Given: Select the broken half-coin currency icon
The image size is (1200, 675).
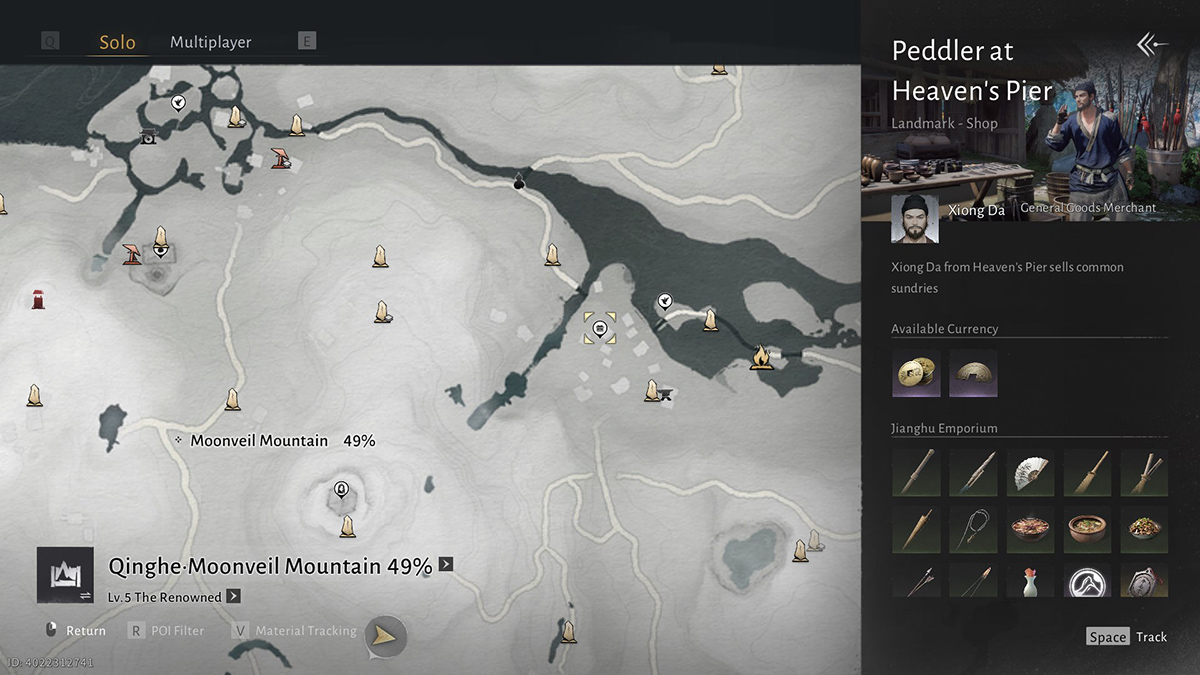Looking at the screenshot, I should (972, 373).
